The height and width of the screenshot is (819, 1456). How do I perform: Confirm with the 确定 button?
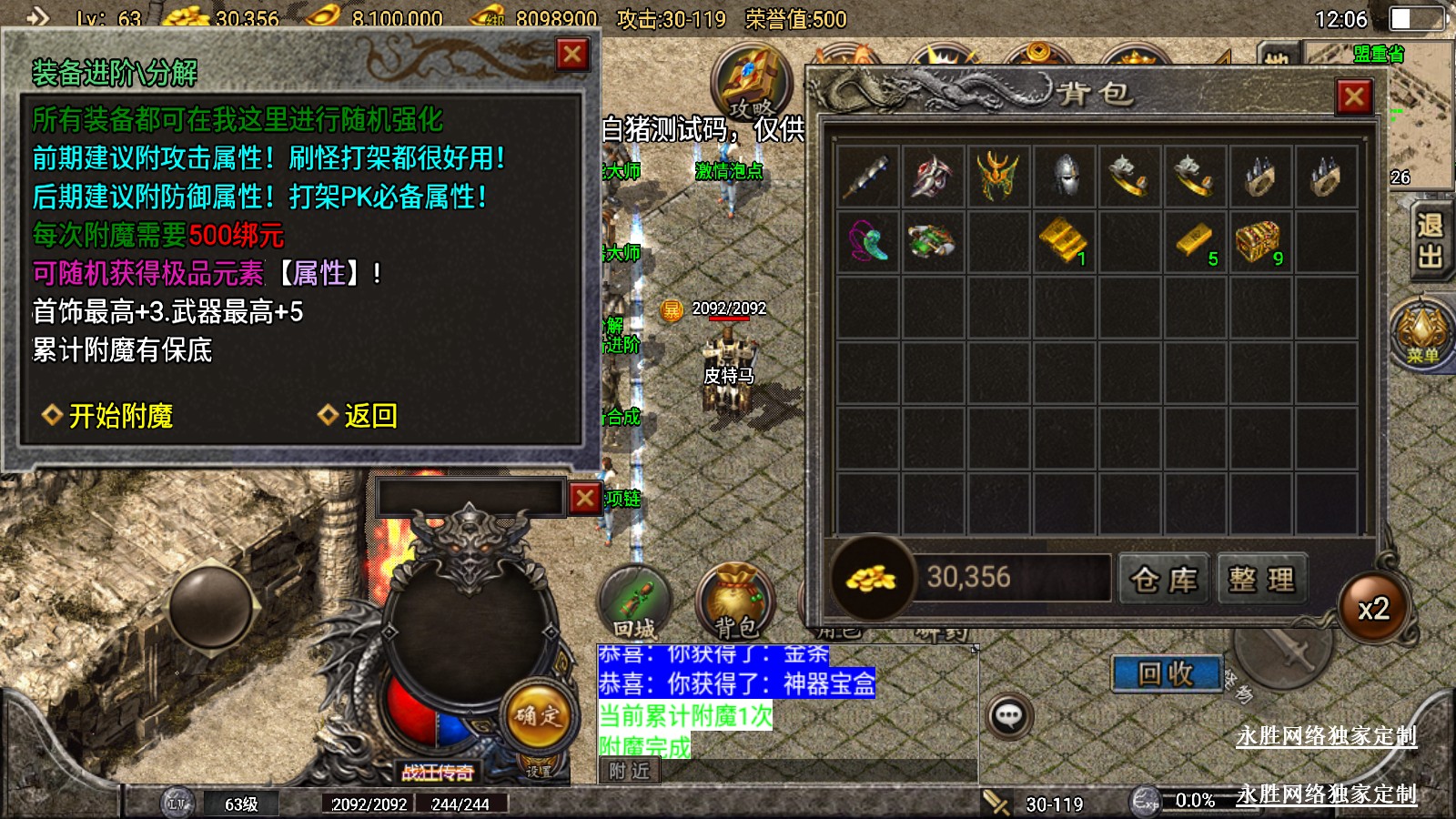(538, 716)
